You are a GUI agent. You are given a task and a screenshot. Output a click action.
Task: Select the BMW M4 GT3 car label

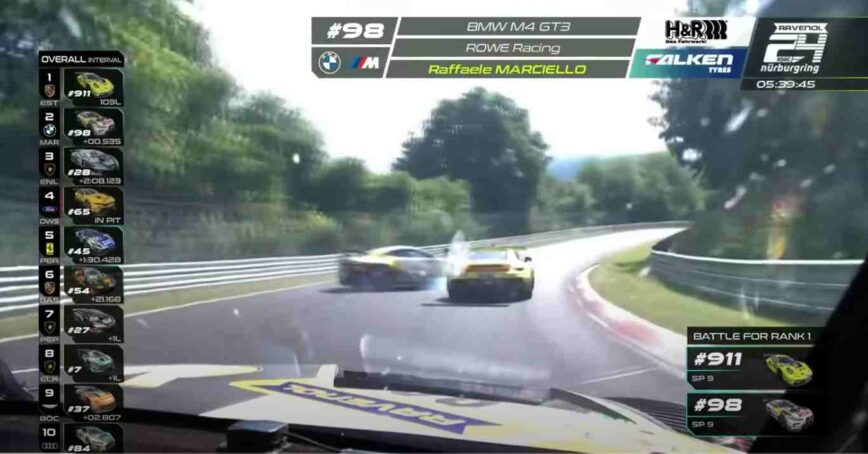(514, 27)
